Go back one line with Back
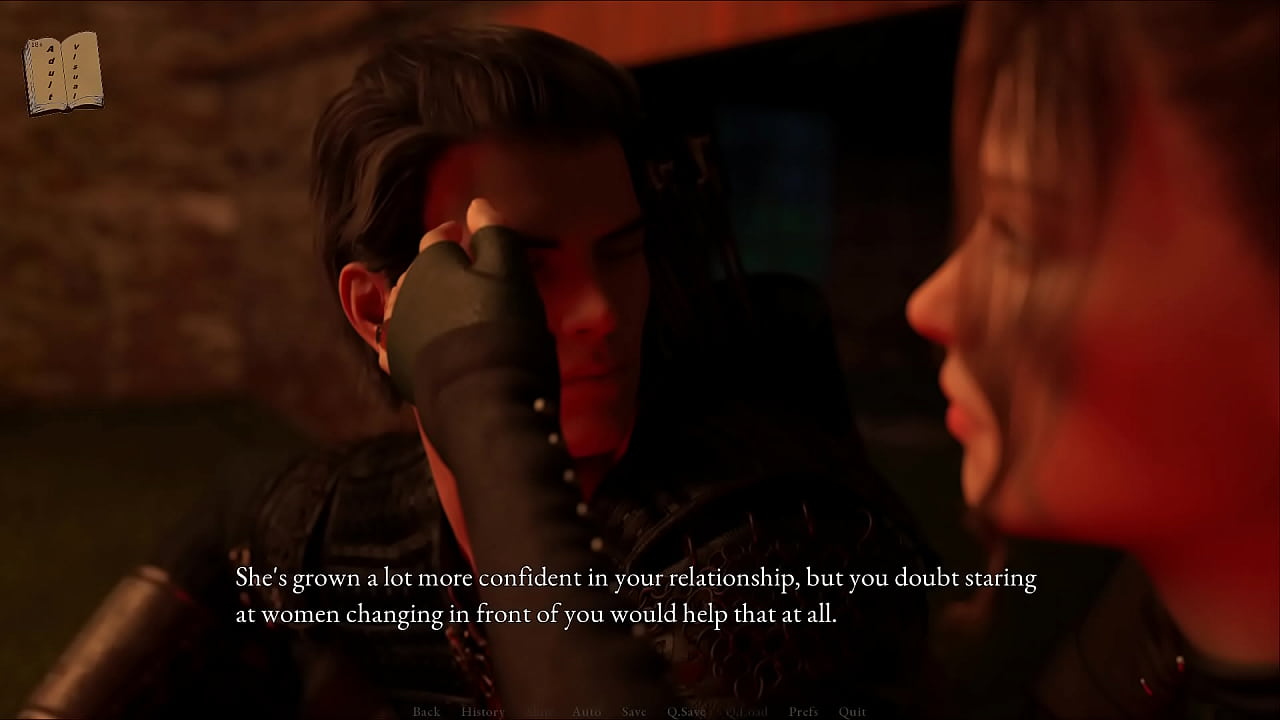Viewport: 1280px width, 720px height. (x=426, y=711)
